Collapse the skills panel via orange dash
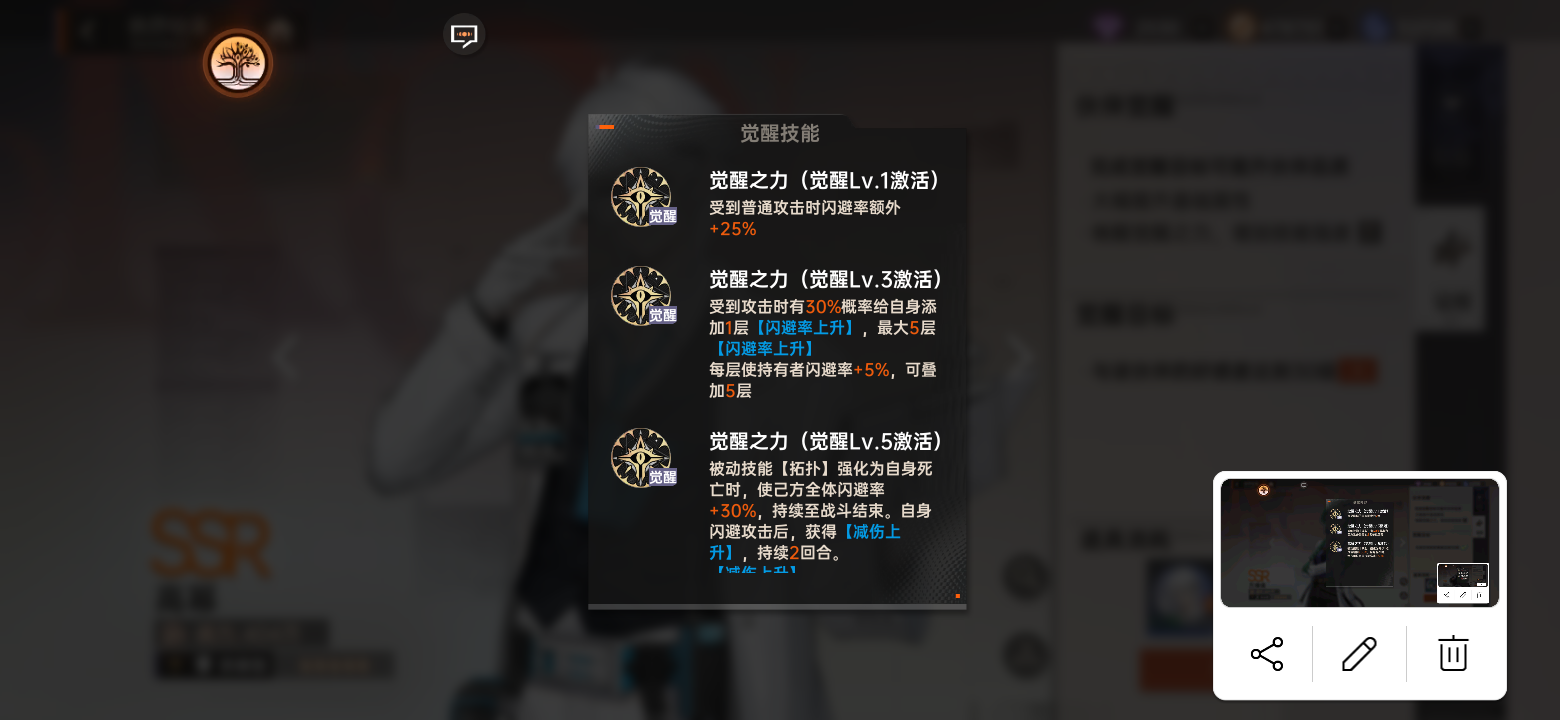 (605, 128)
